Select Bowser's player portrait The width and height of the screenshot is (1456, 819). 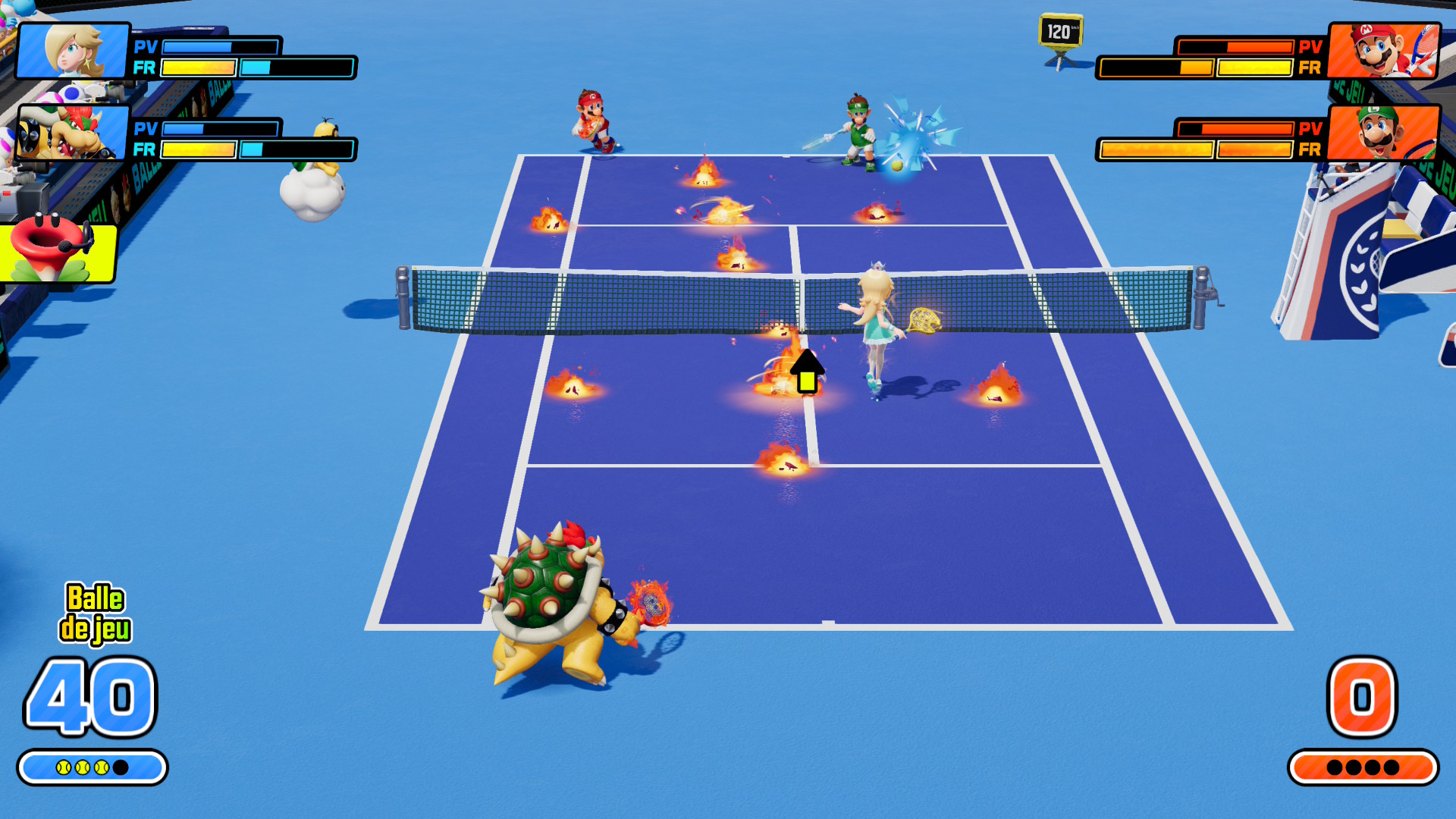click(73, 133)
